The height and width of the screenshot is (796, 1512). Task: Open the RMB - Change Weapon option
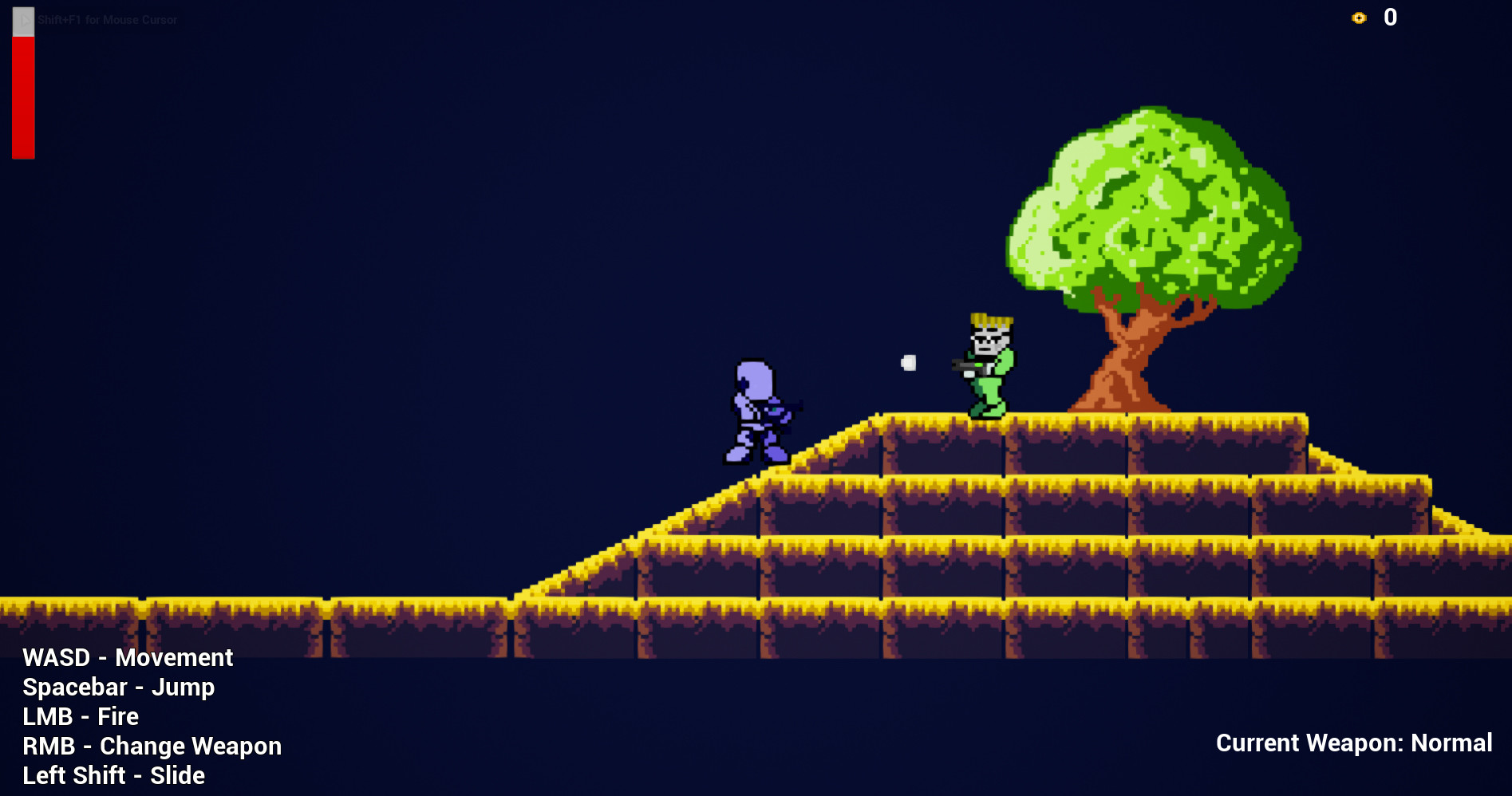(152, 746)
